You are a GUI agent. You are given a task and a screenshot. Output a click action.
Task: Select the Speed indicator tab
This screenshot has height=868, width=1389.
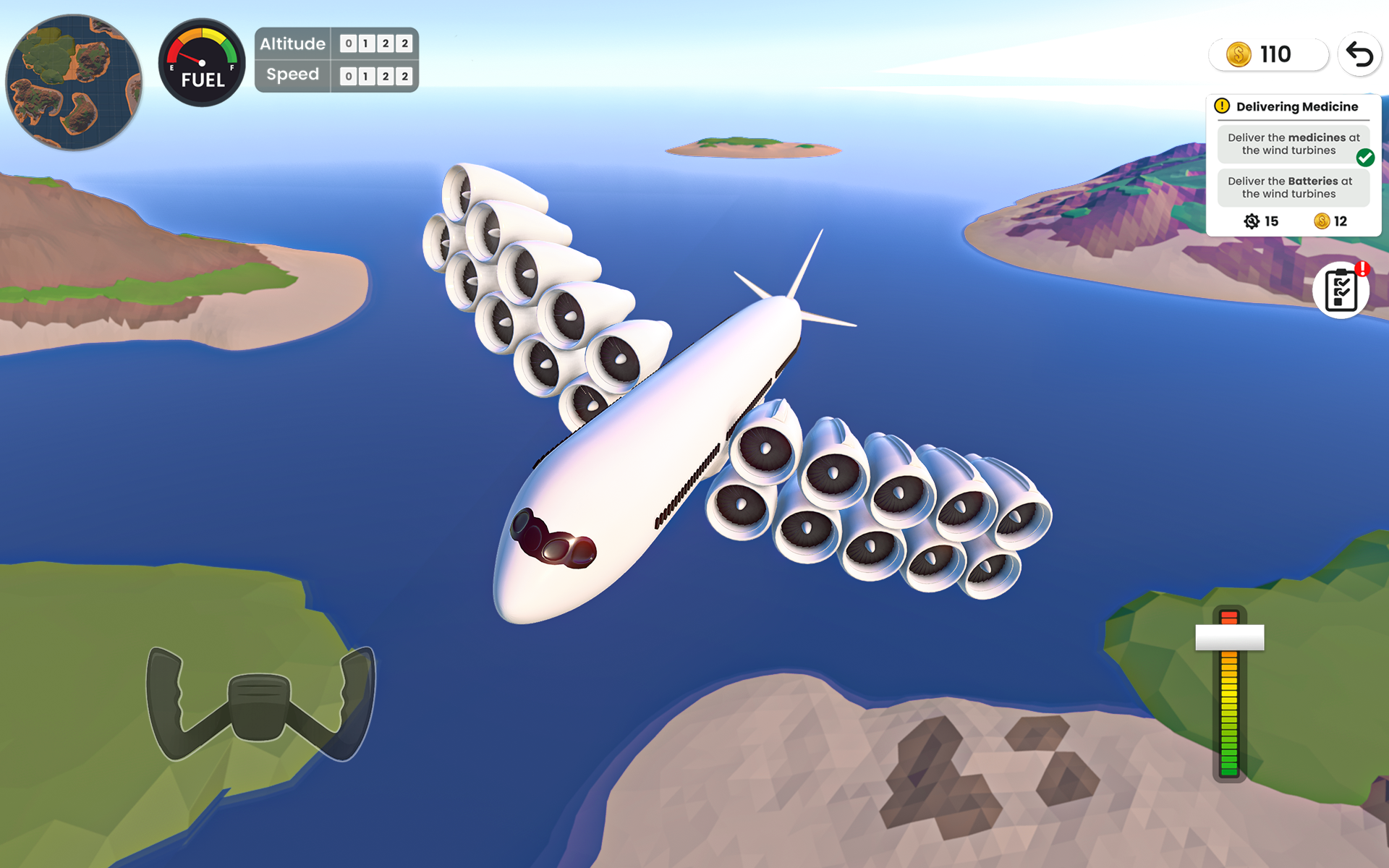tap(292, 74)
